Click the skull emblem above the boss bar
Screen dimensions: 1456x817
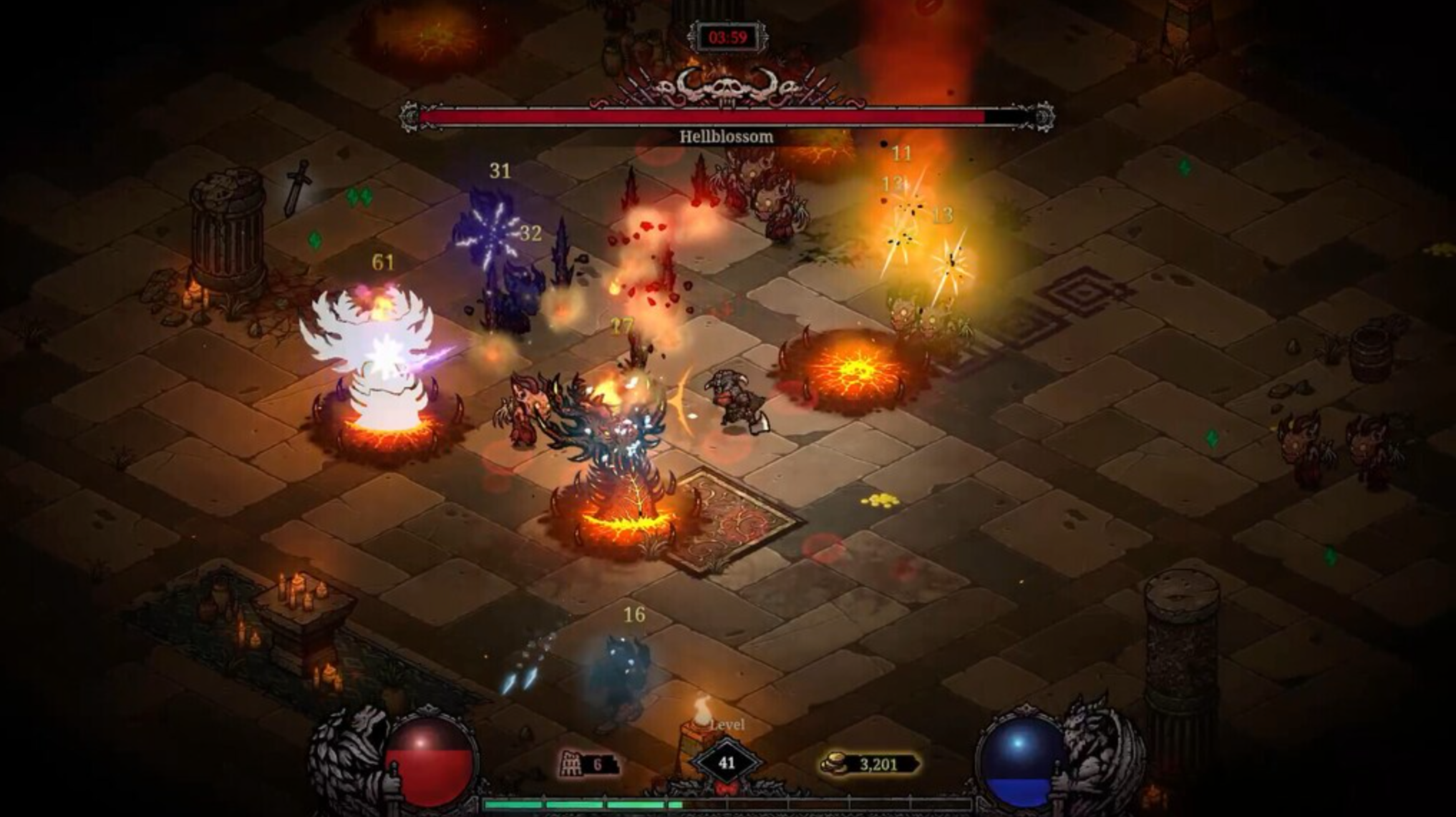(729, 88)
